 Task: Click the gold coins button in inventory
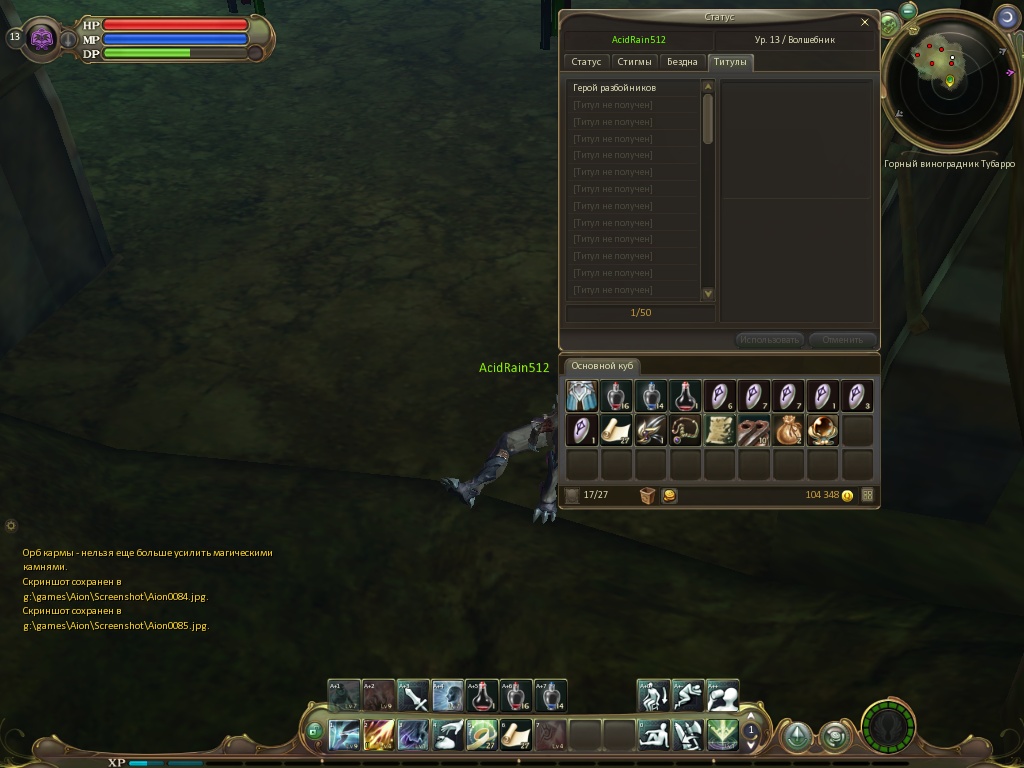pyautogui.click(x=669, y=495)
